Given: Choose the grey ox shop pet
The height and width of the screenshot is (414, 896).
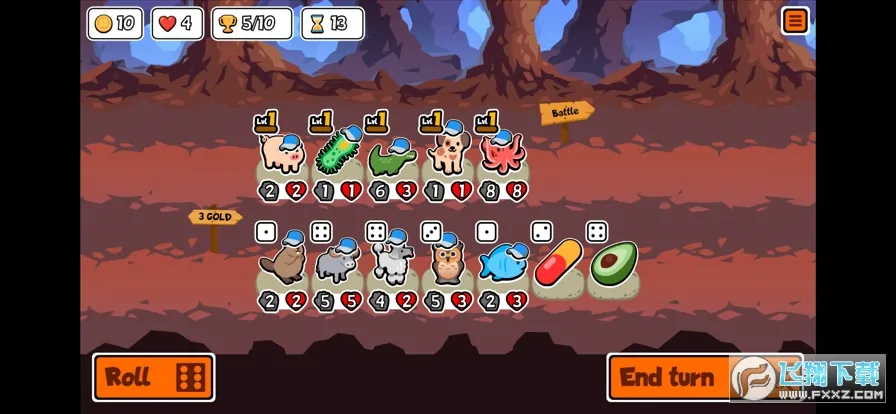Looking at the screenshot, I should [336, 264].
